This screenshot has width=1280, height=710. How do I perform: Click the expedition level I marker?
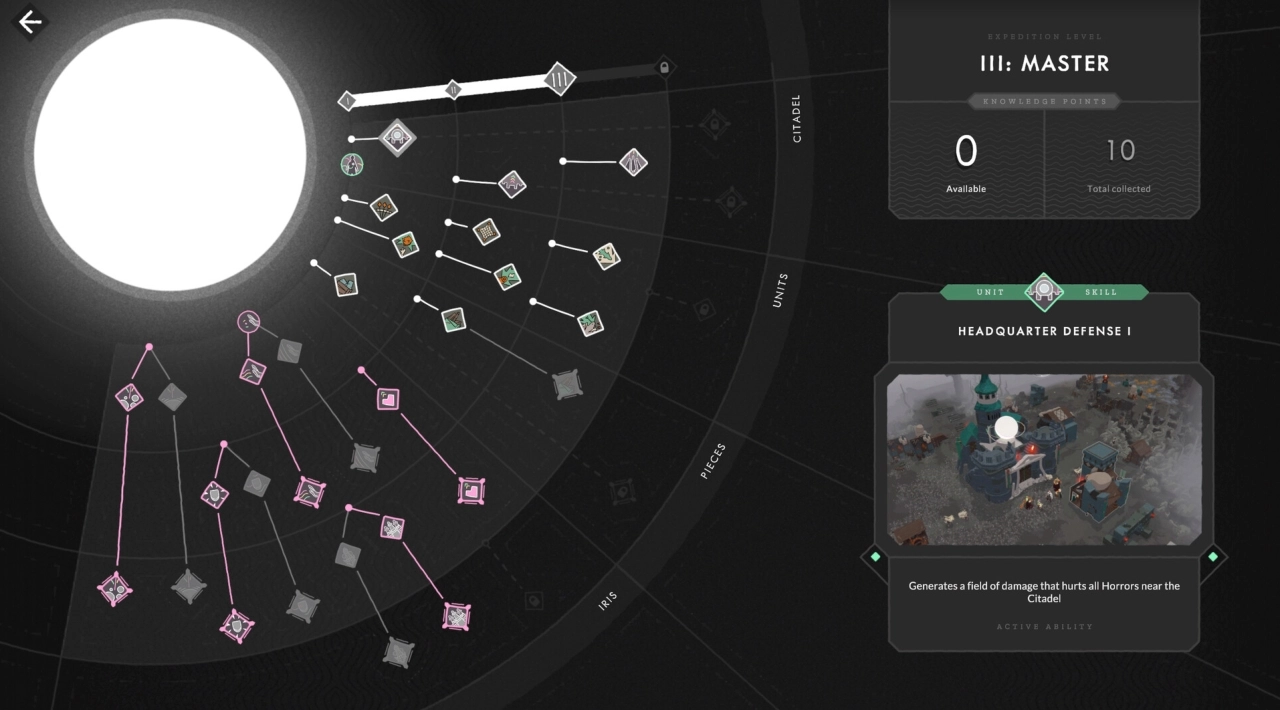point(347,100)
